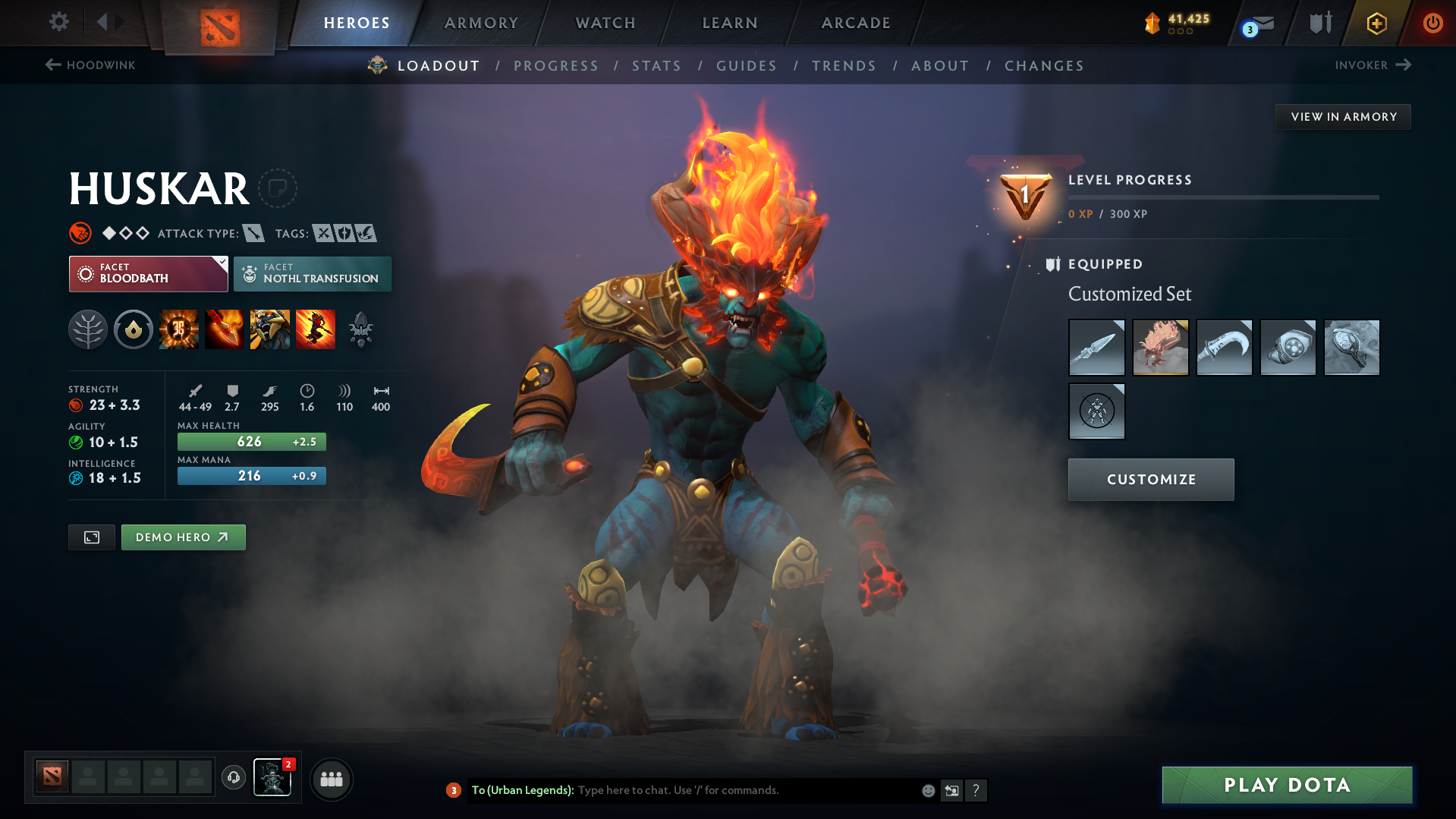Click the innate ability droplet icon
The height and width of the screenshot is (819, 1456).
tap(134, 329)
